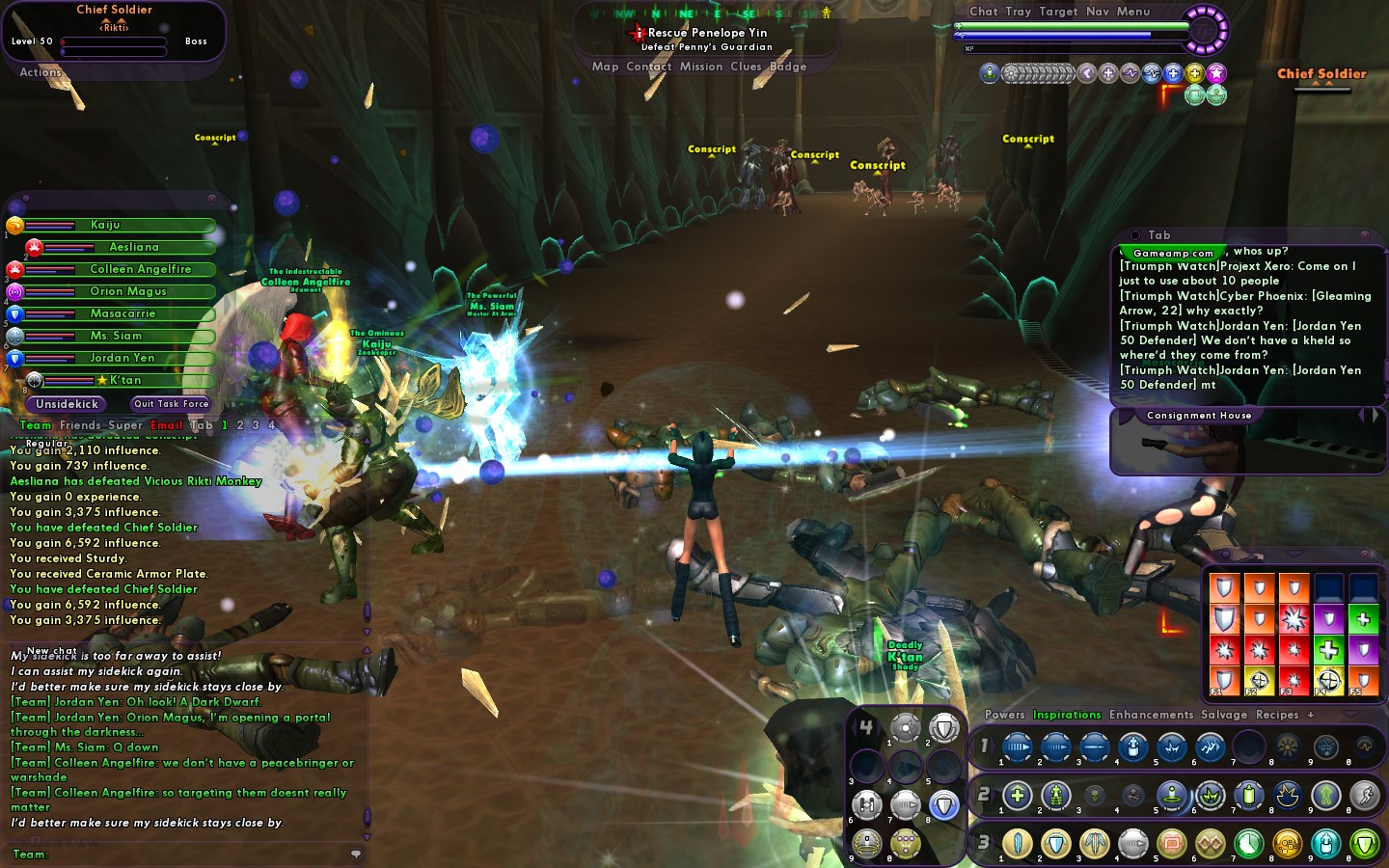Open the Email tab
This screenshot has width=1389, height=868.
tap(166, 425)
